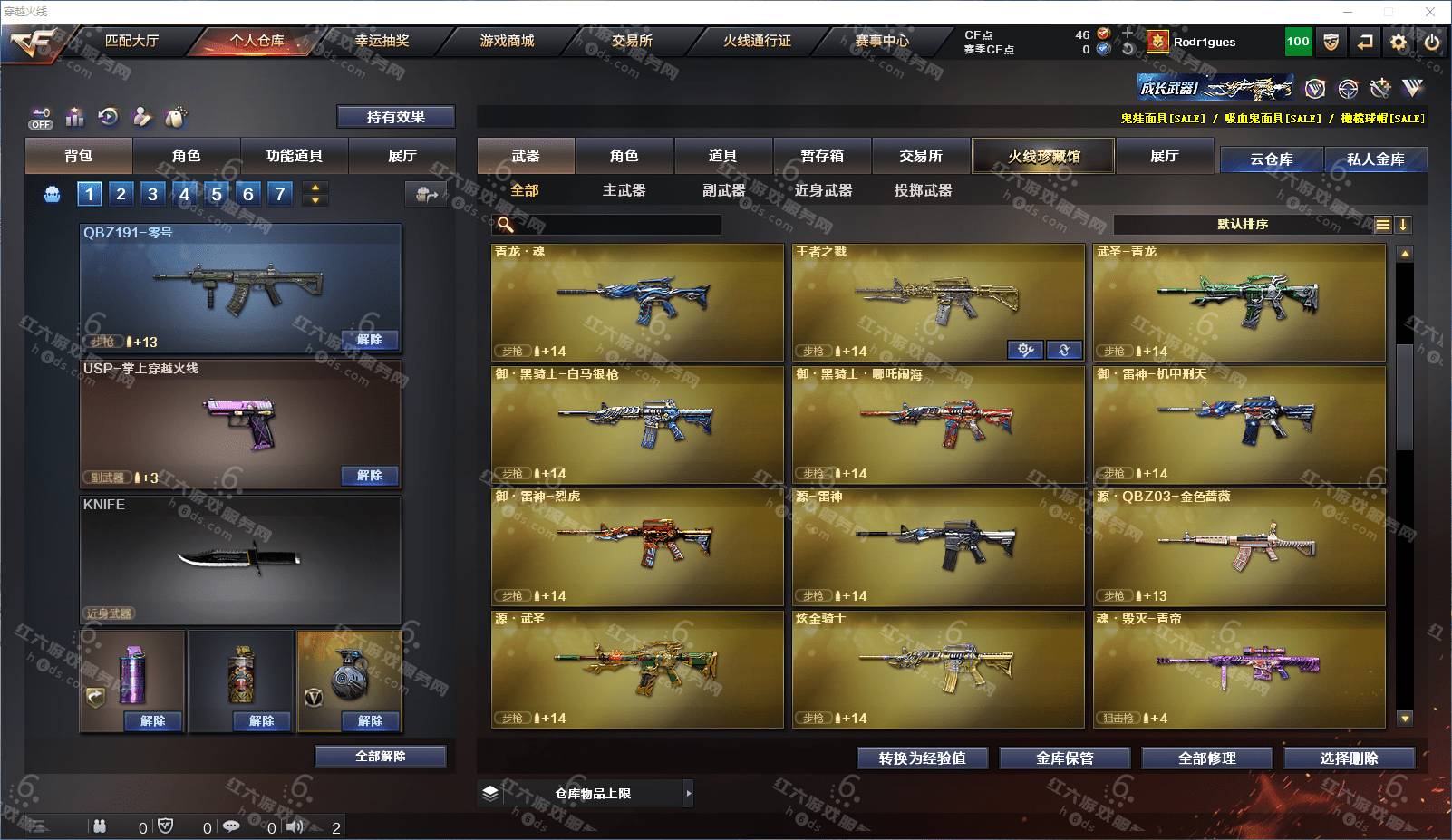
Task: Open the 默认排序 sort dropdown
Action: [1242, 225]
